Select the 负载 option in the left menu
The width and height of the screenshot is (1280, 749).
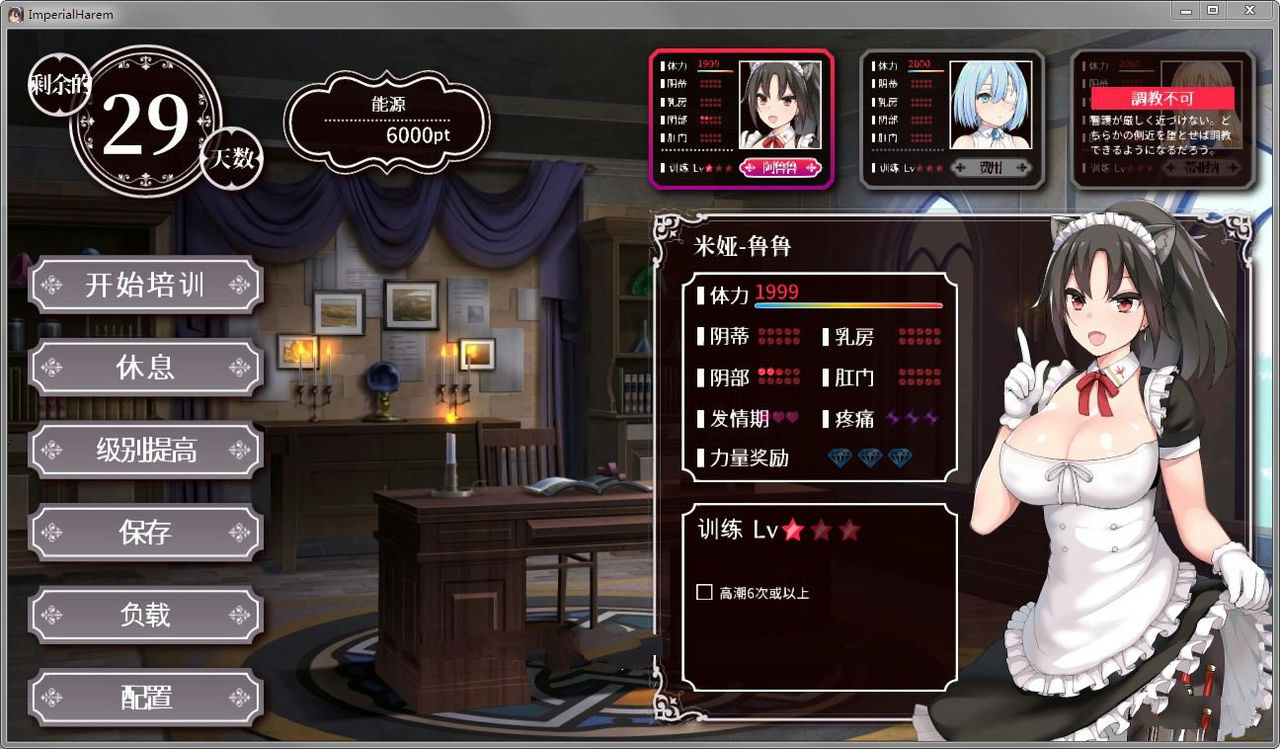[x=145, y=615]
